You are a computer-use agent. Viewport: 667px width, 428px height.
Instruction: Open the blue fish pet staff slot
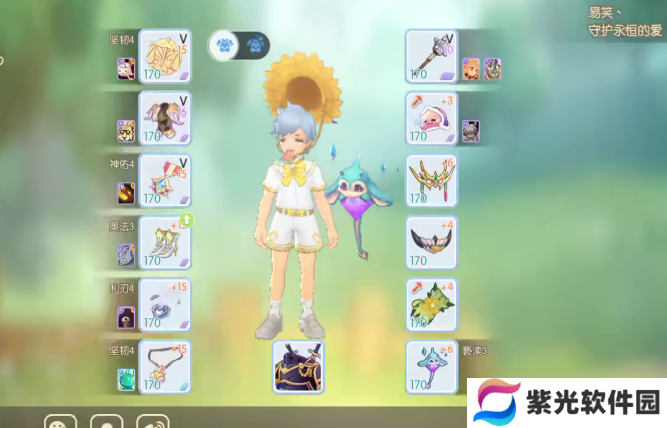click(431, 366)
